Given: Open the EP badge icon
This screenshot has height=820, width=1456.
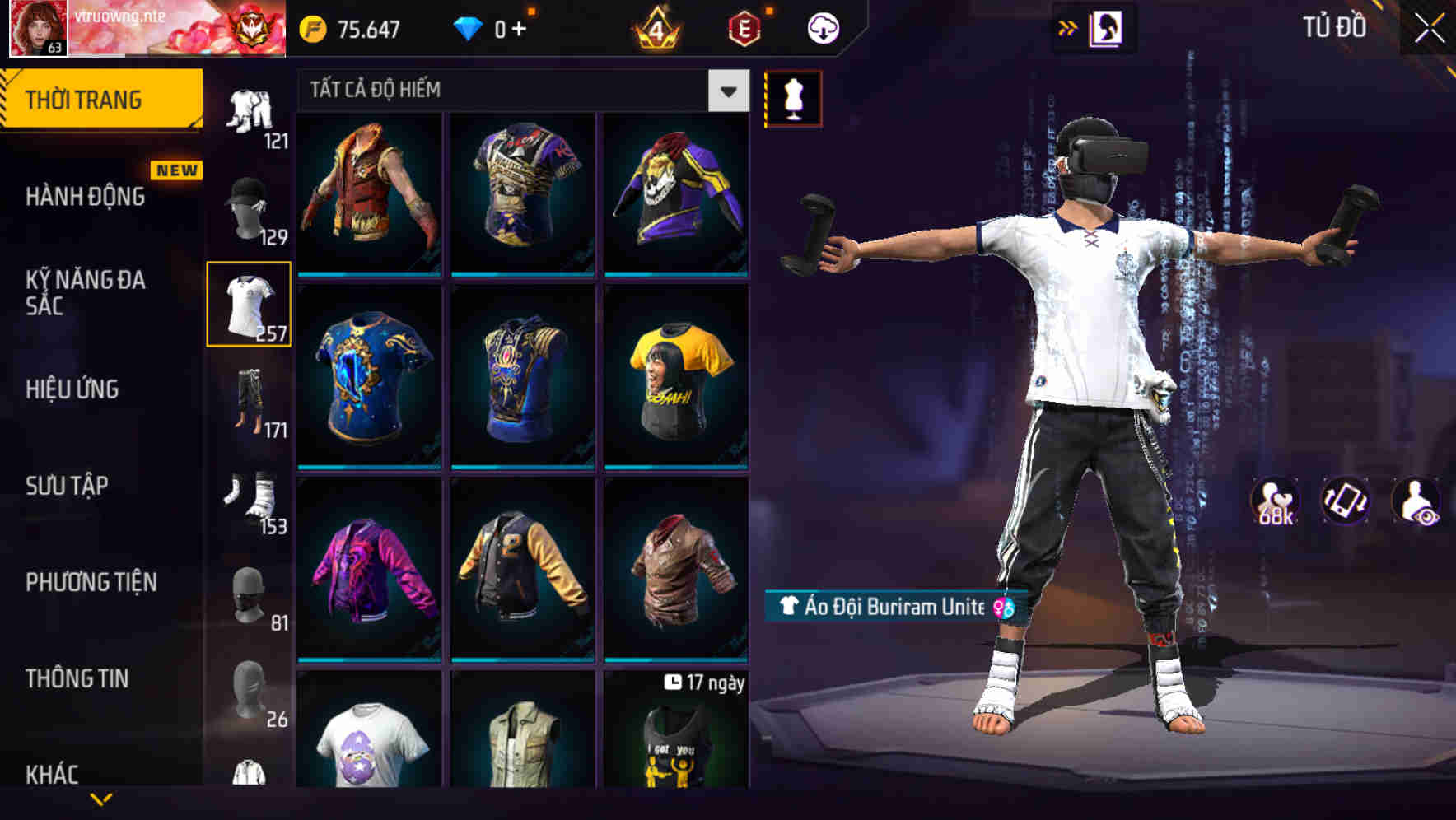Looking at the screenshot, I should click(740, 26).
